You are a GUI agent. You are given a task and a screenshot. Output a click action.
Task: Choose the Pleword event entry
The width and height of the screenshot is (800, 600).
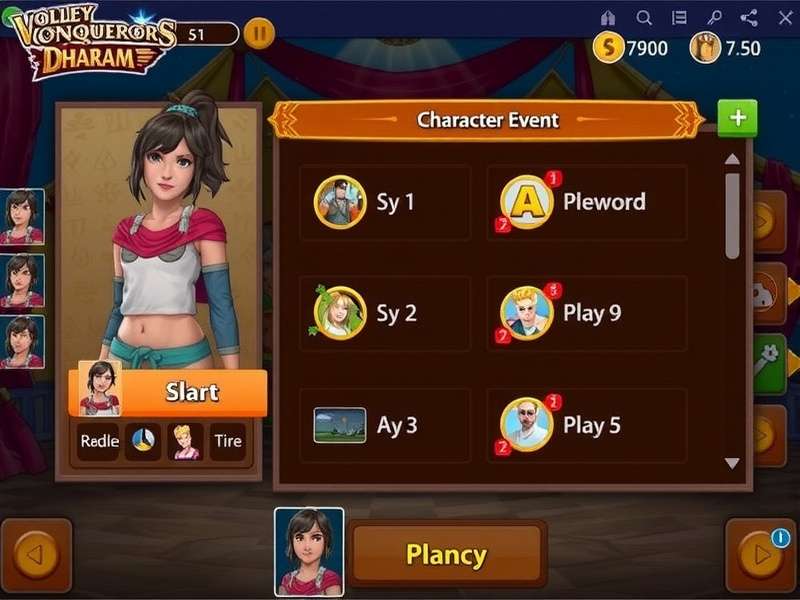(587, 202)
